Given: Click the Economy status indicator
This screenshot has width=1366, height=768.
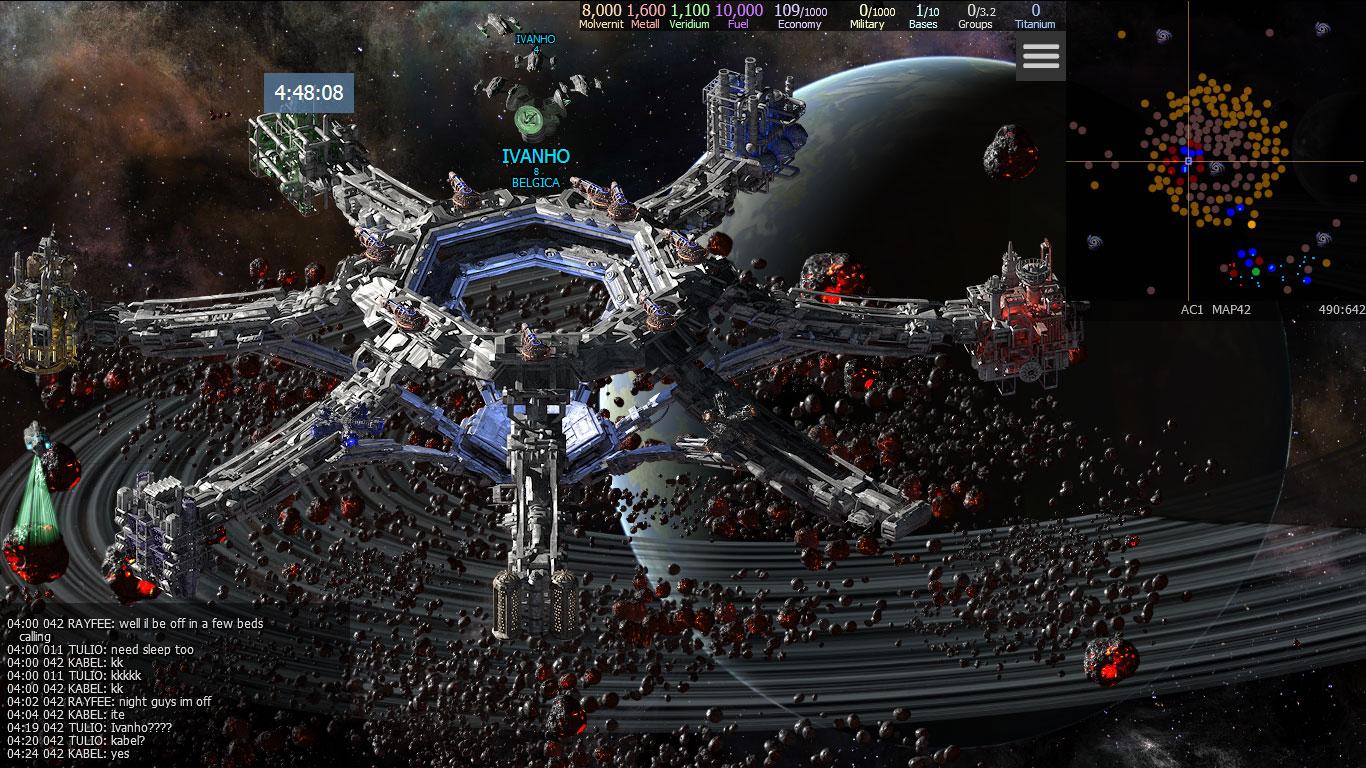Looking at the screenshot, I should click(x=801, y=14).
